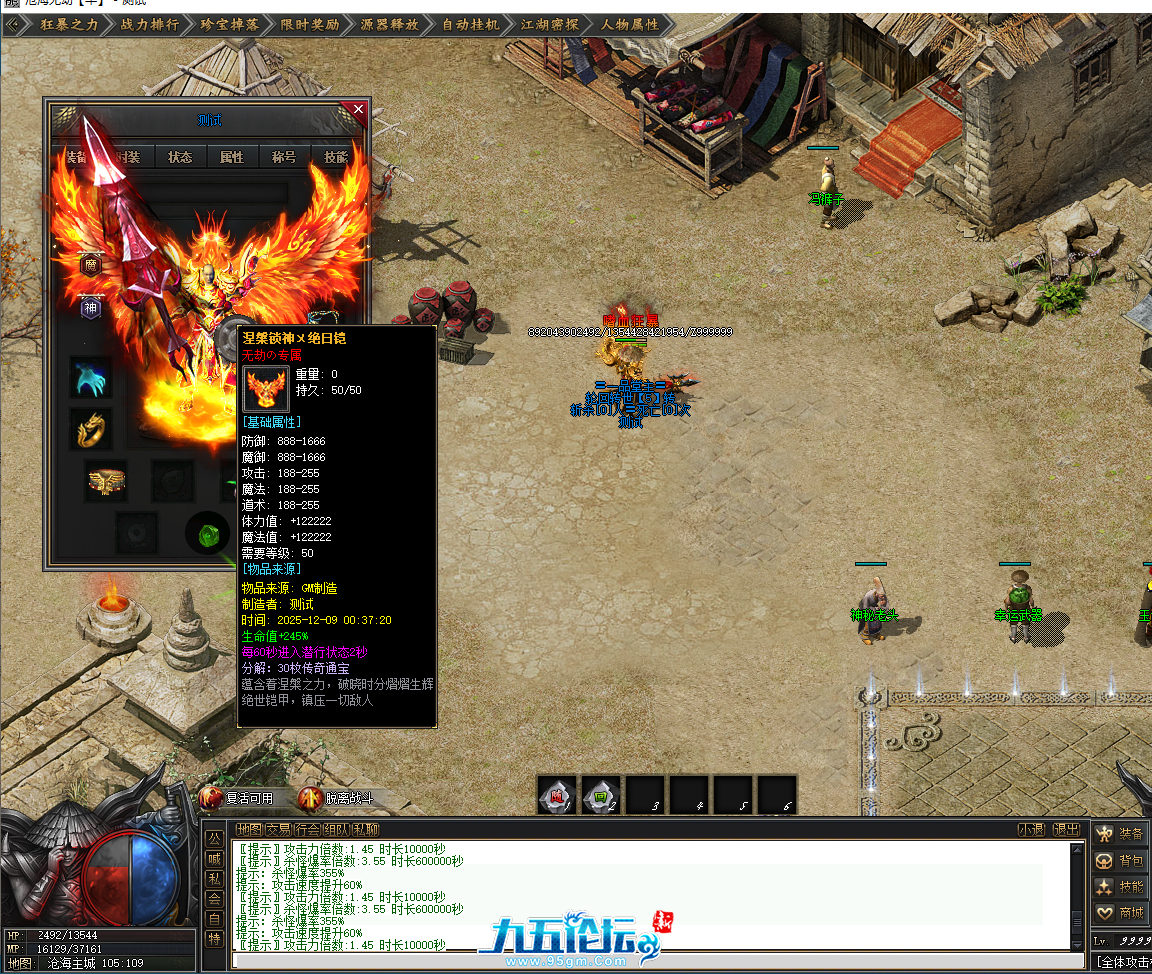Show the 珍宝掉落 drop list

(x=229, y=24)
